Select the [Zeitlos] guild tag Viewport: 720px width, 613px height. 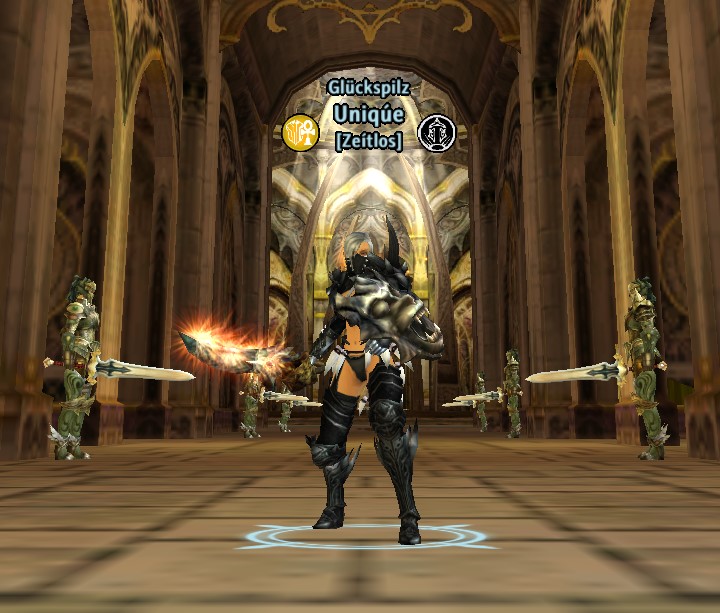(368, 141)
